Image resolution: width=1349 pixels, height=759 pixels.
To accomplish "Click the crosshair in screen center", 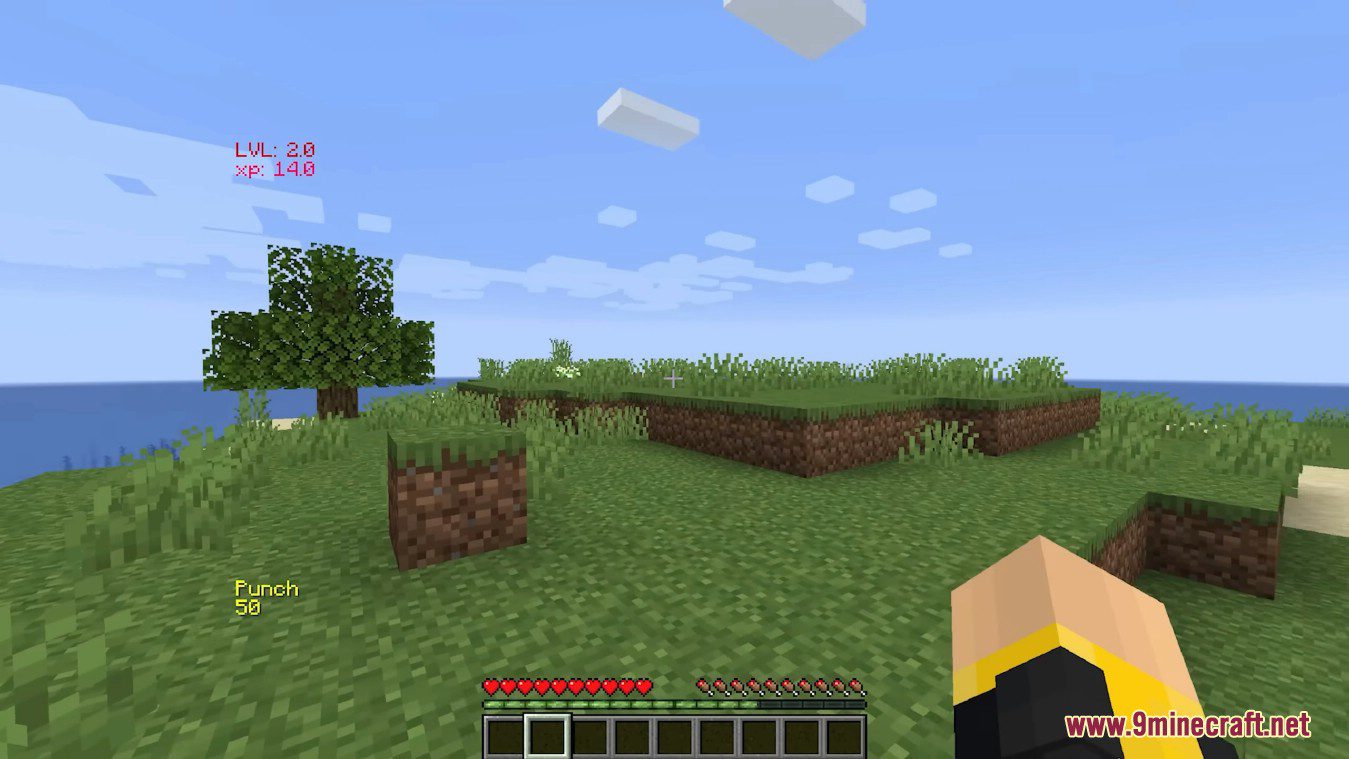I will pyautogui.click(x=674, y=379).
